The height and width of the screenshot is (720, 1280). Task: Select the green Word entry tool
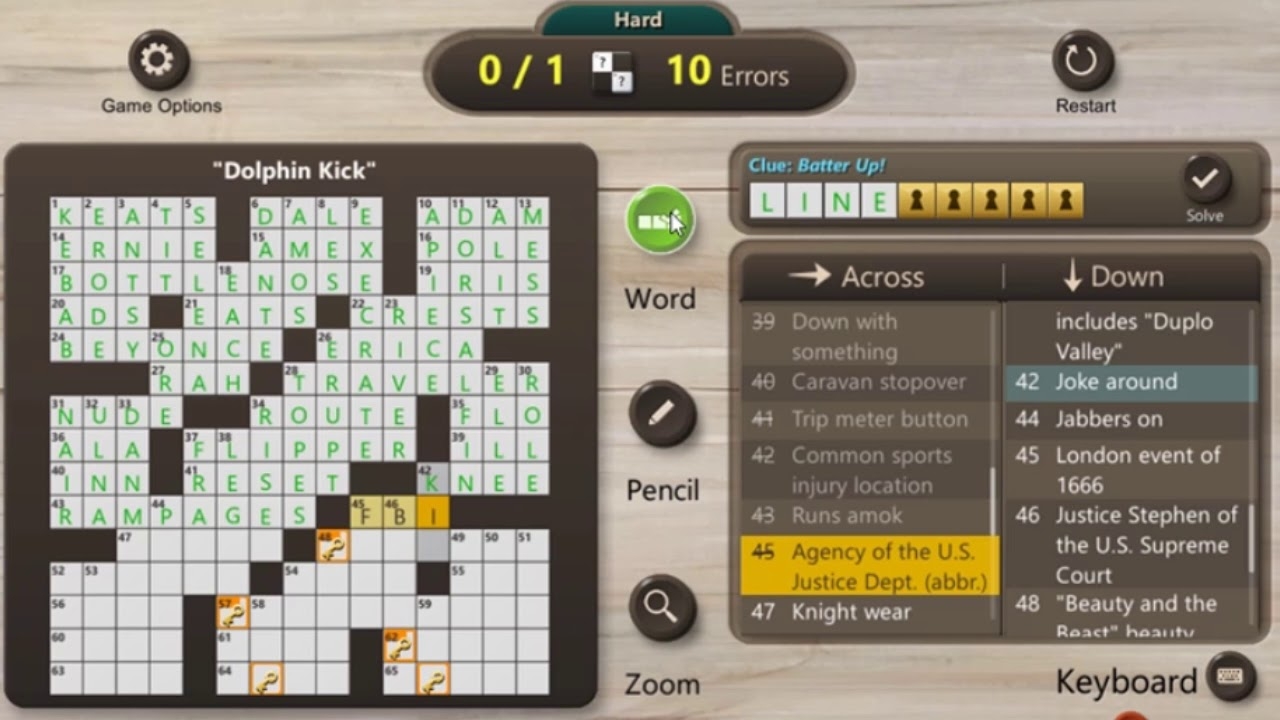tap(659, 221)
